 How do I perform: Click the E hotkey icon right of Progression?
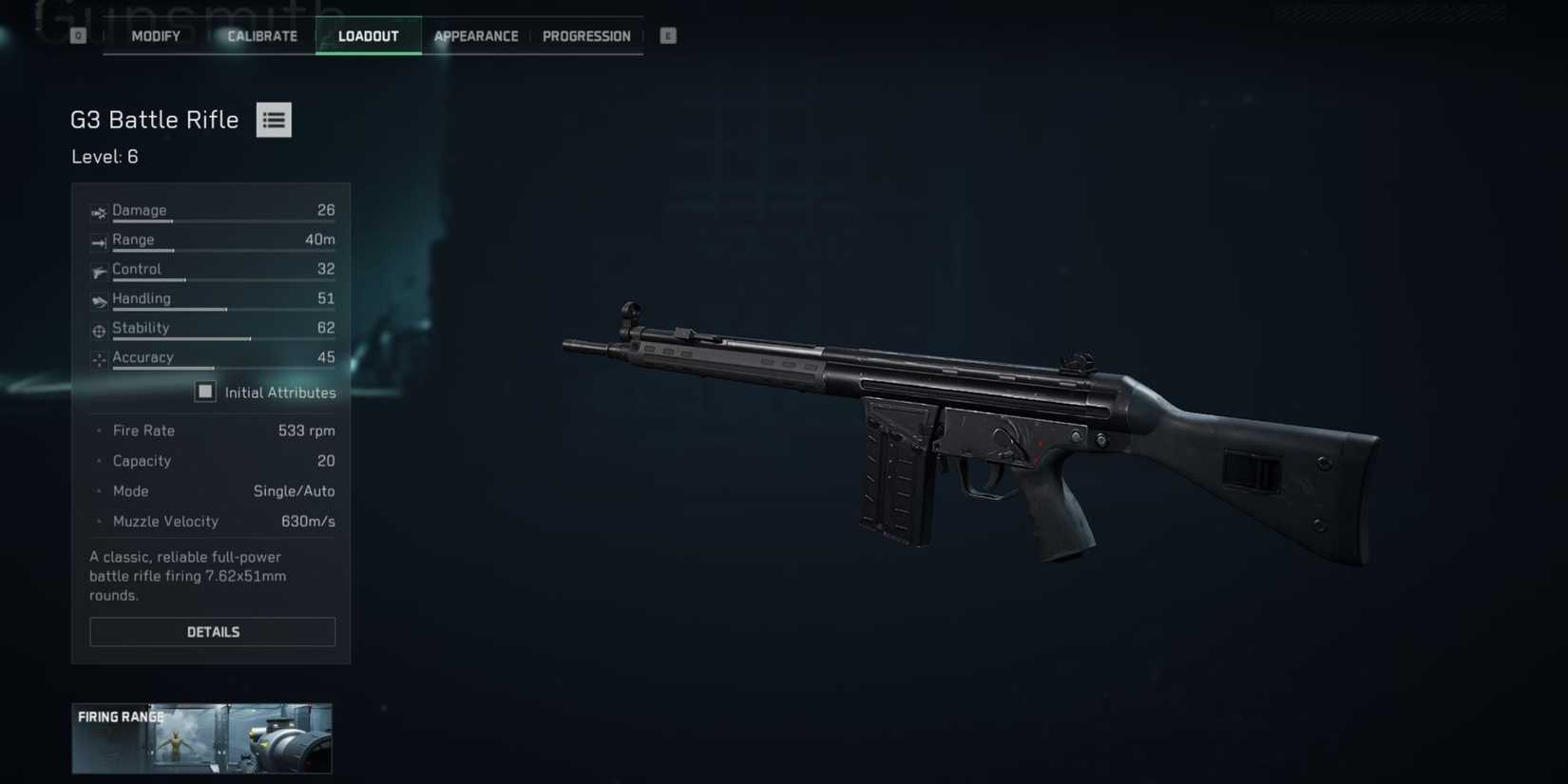(668, 34)
